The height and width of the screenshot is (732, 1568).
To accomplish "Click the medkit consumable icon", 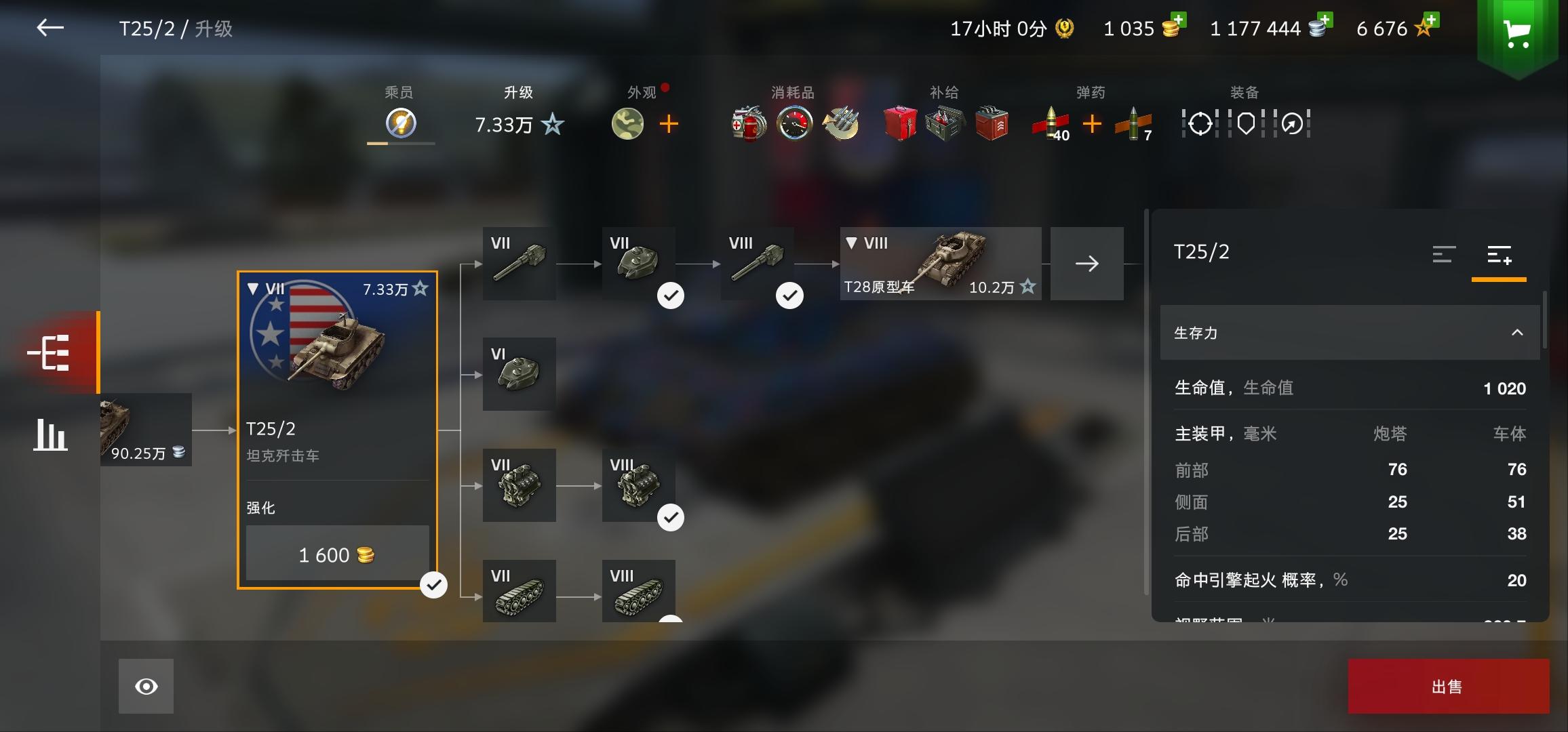I will pos(746,123).
